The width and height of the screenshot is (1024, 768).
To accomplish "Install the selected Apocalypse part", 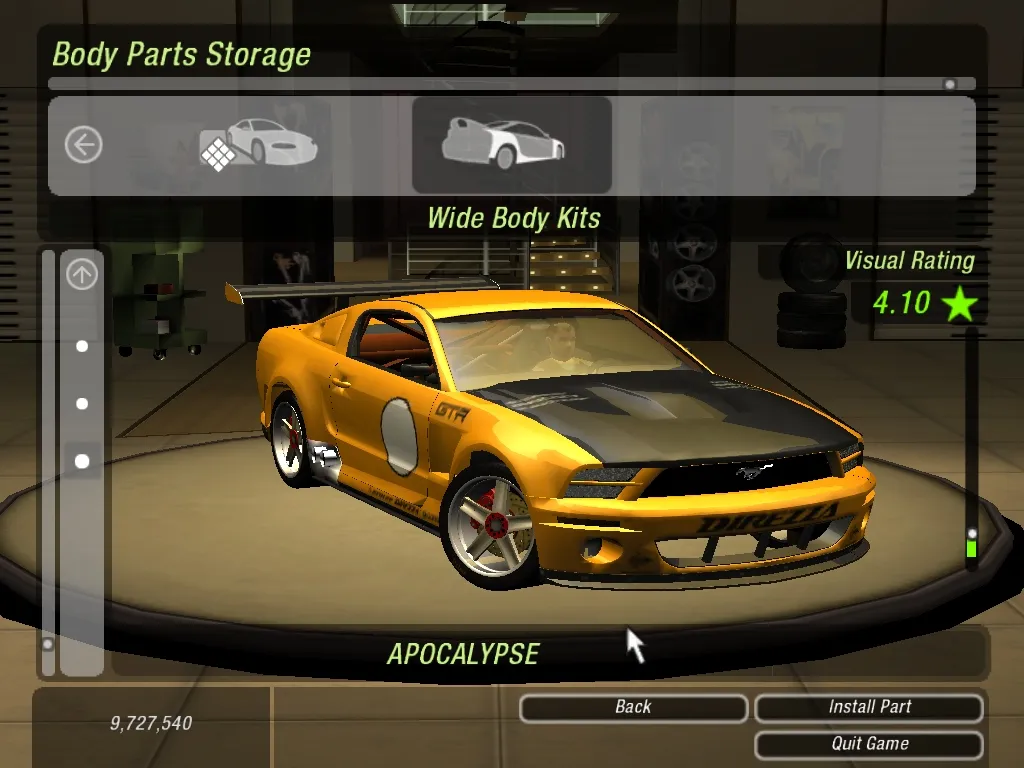I will 869,708.
